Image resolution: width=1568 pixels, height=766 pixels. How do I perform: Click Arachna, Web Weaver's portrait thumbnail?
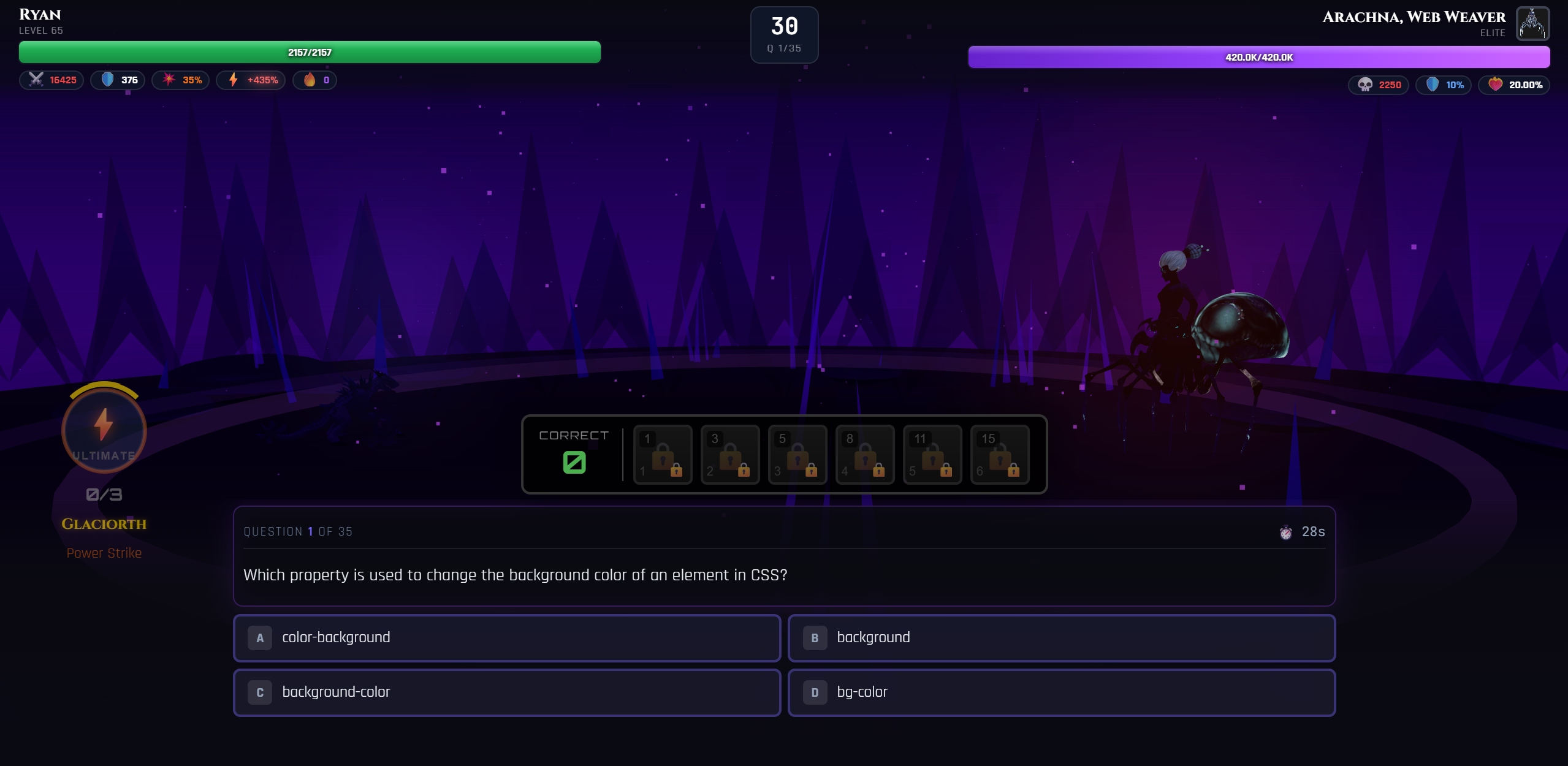[1532, 23]
